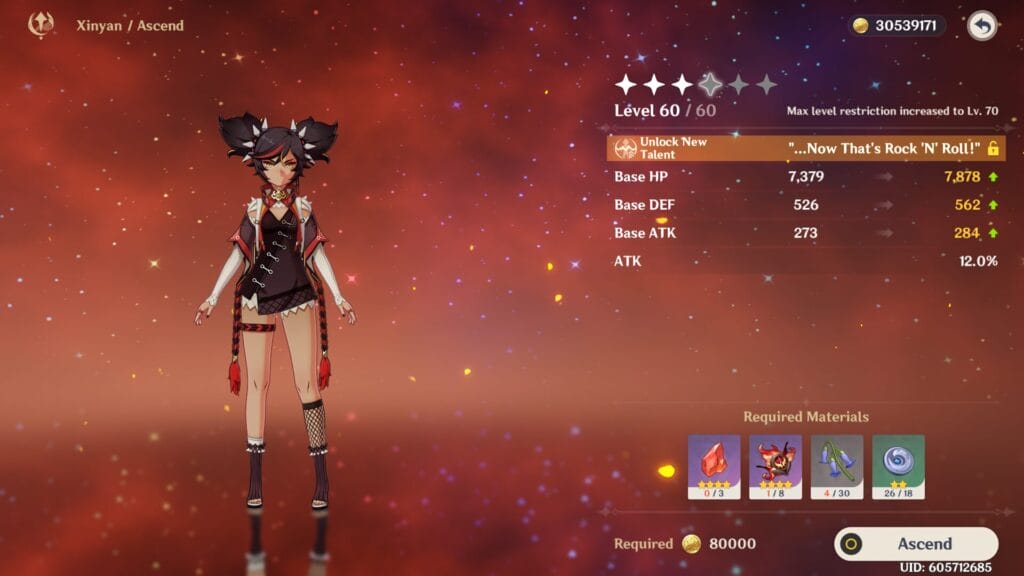View the Violetgrass material slot
The image size is (1024, 576).
click(x=837, y=466)
